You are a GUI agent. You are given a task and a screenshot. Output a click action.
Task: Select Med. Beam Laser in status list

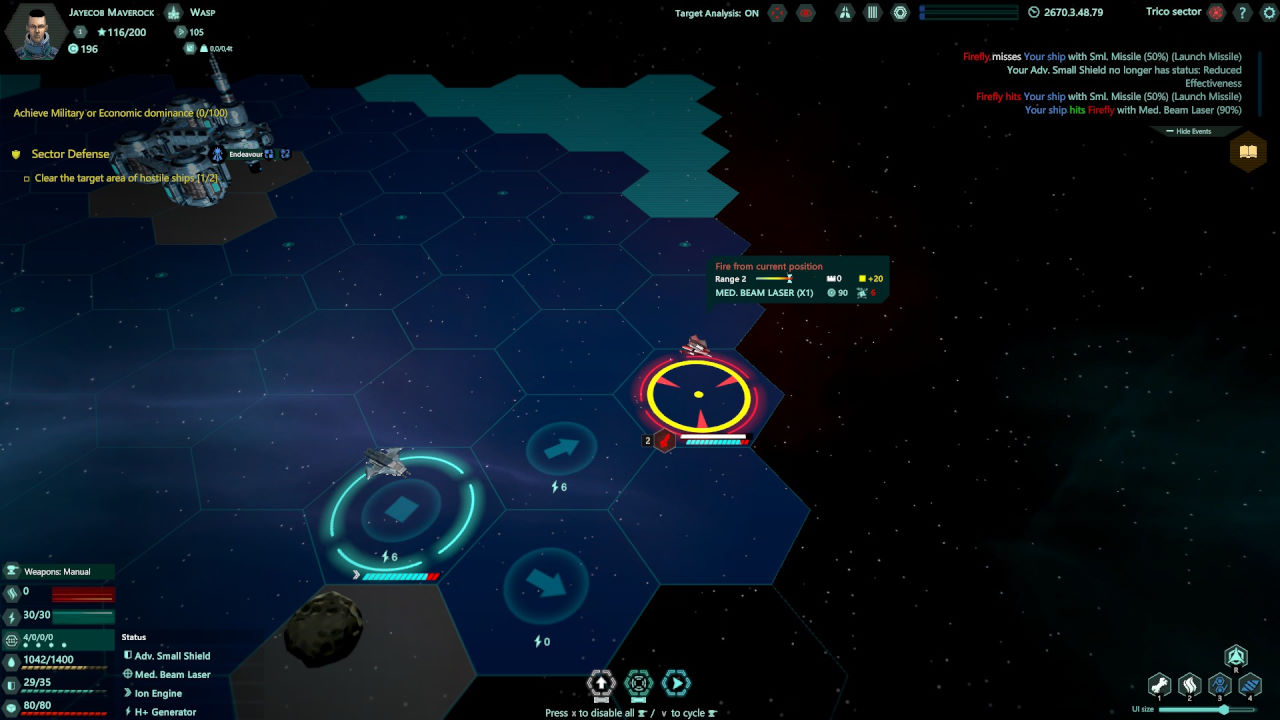click(x=172, y=675)
